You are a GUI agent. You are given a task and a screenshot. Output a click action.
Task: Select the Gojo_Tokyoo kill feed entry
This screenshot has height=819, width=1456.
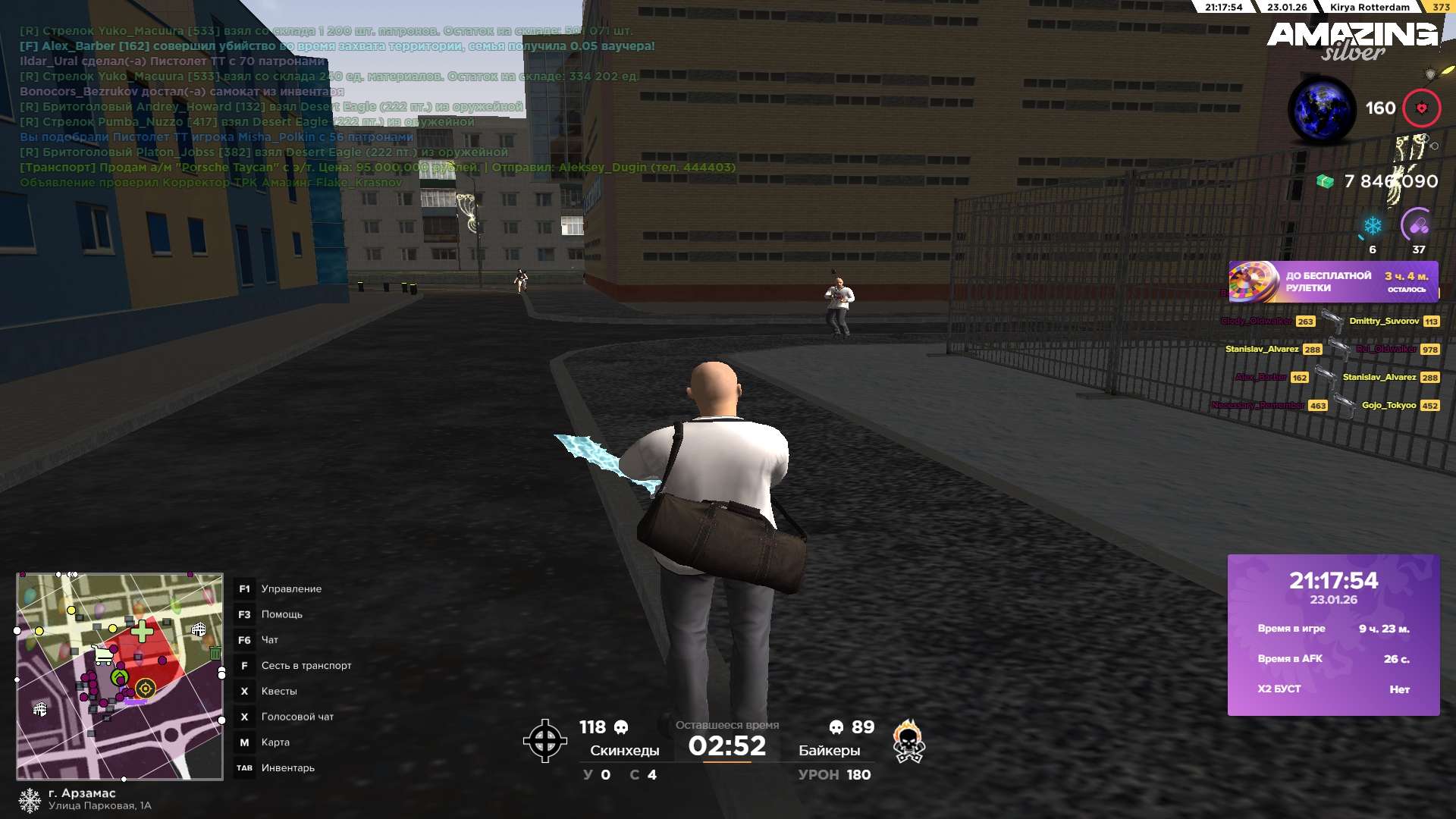point(1389,406)
